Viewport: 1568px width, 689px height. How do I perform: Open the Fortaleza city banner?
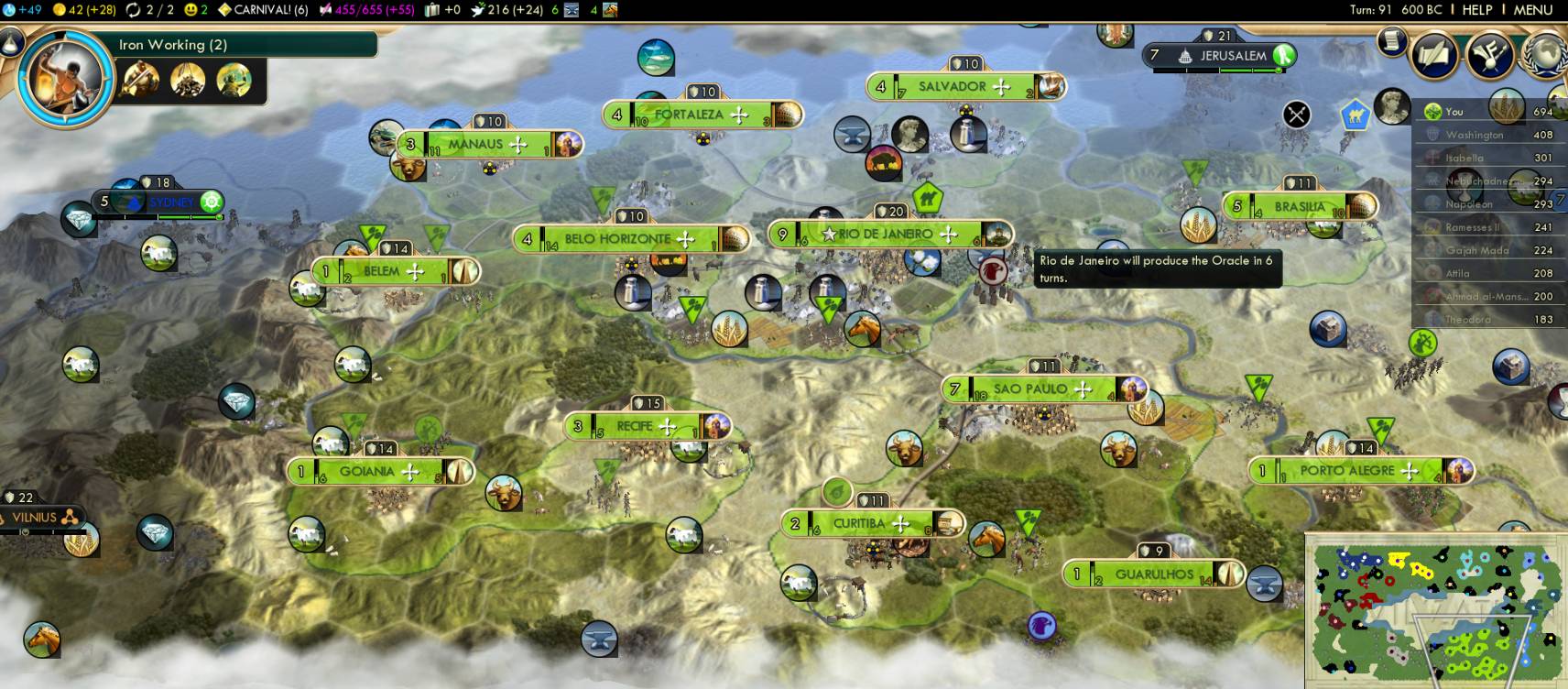point(689,115)
